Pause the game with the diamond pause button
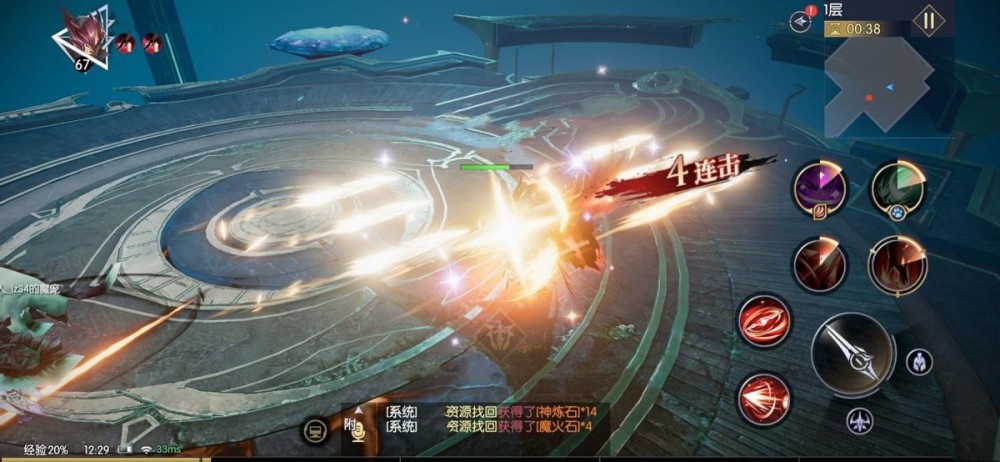The height and width of the screenshot is (462, 1000). [928, 21]
